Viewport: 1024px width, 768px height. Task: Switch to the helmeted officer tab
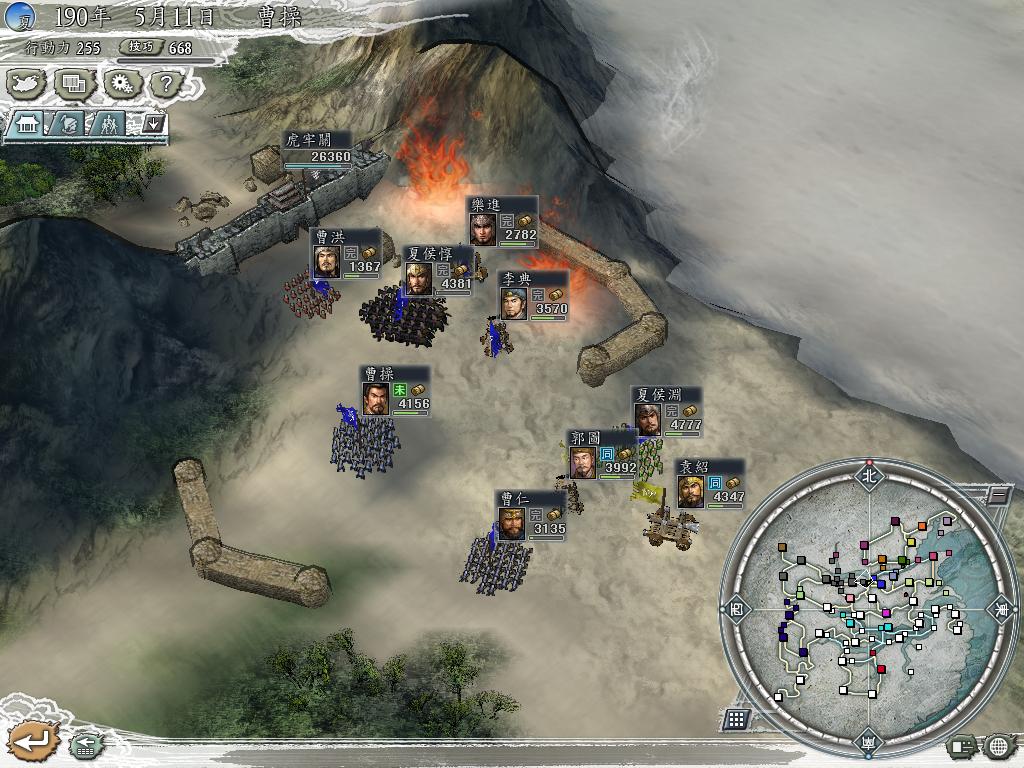click(68, 123)
